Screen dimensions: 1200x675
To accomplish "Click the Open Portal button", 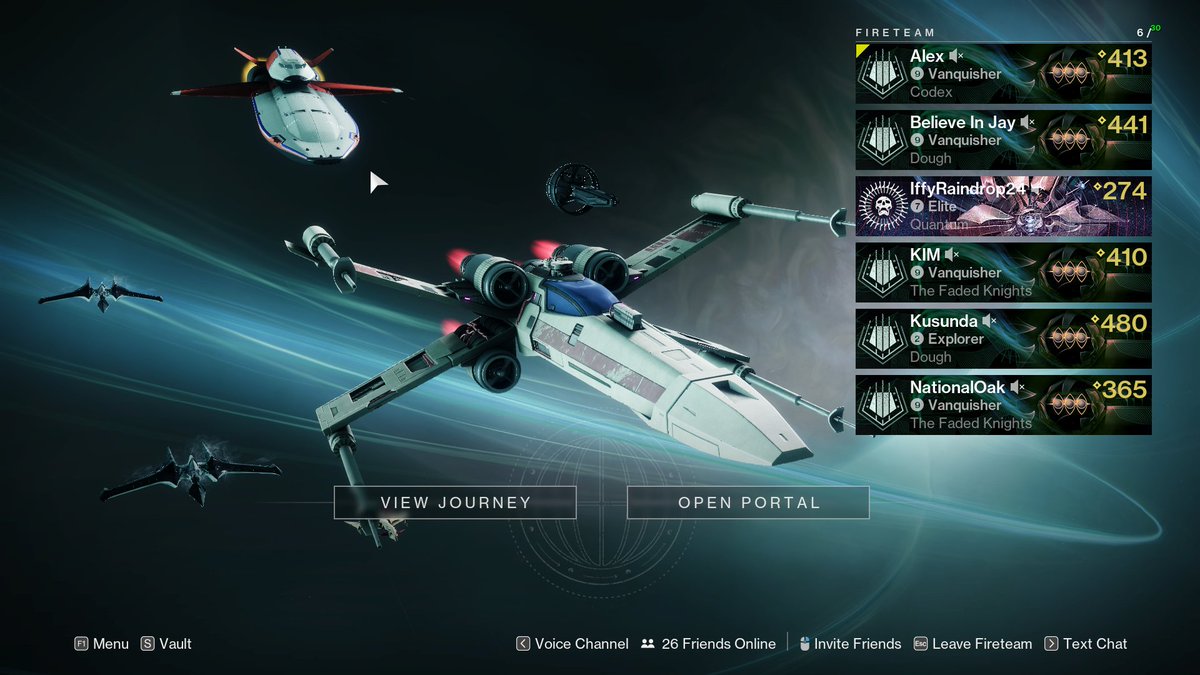I will [x=748, y=502].
